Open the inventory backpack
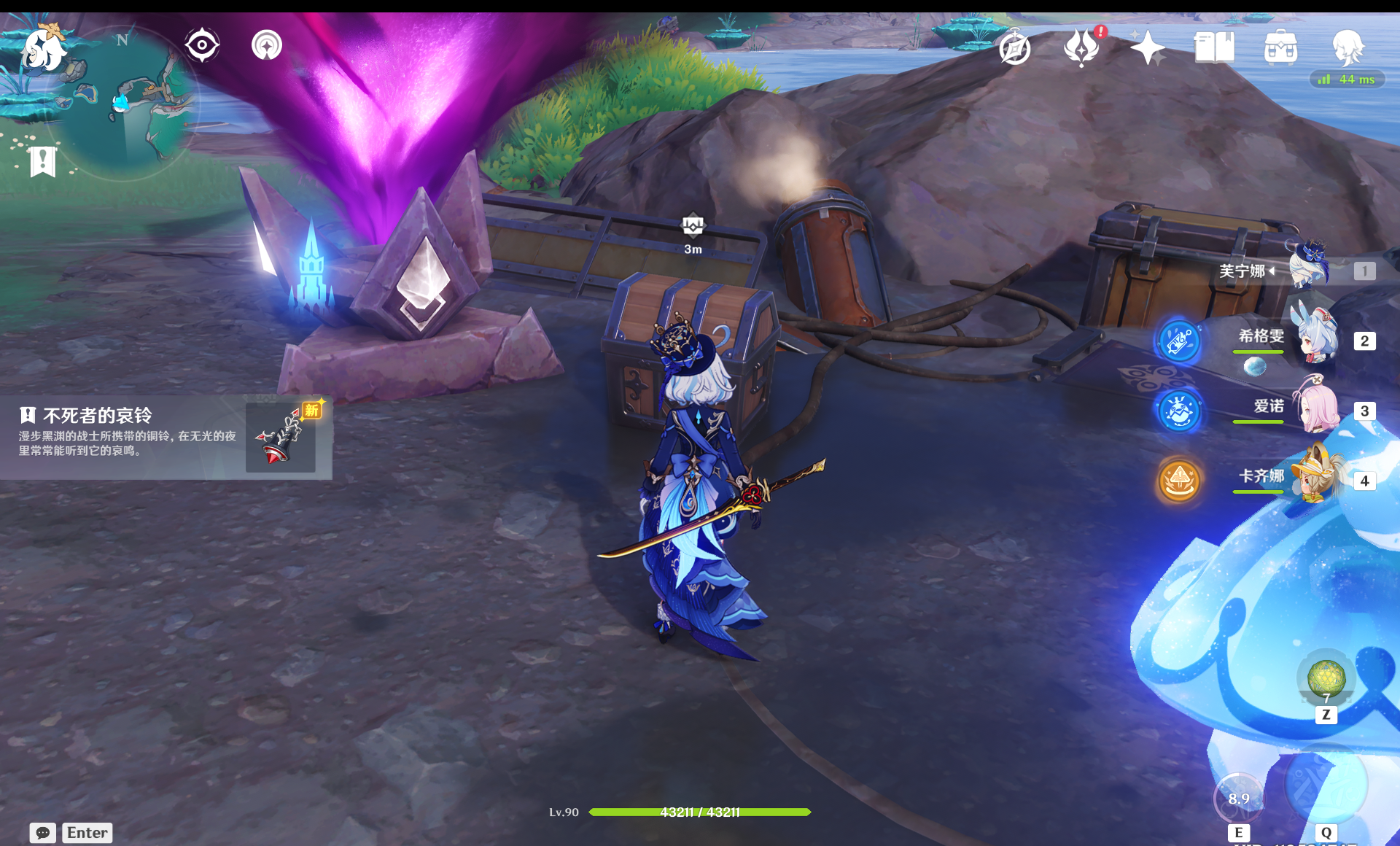The image size is (1400, 846). [x=1280, y=48]
